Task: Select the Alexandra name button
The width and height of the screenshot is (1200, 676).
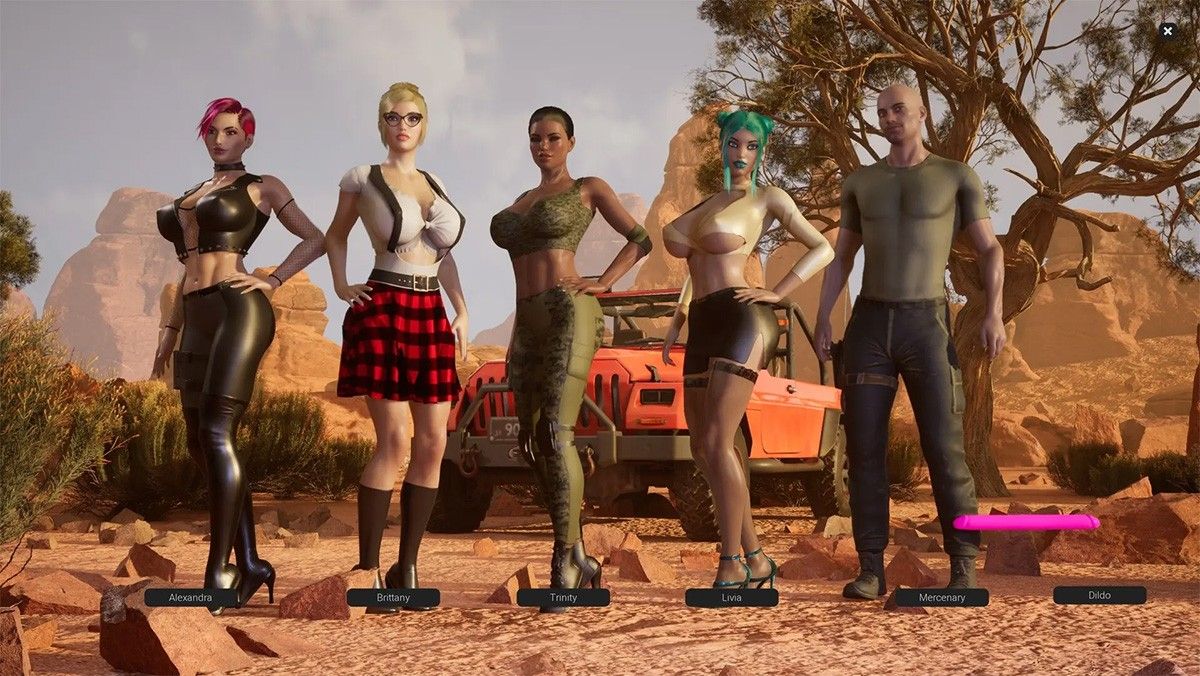Action: click(190, 597)
